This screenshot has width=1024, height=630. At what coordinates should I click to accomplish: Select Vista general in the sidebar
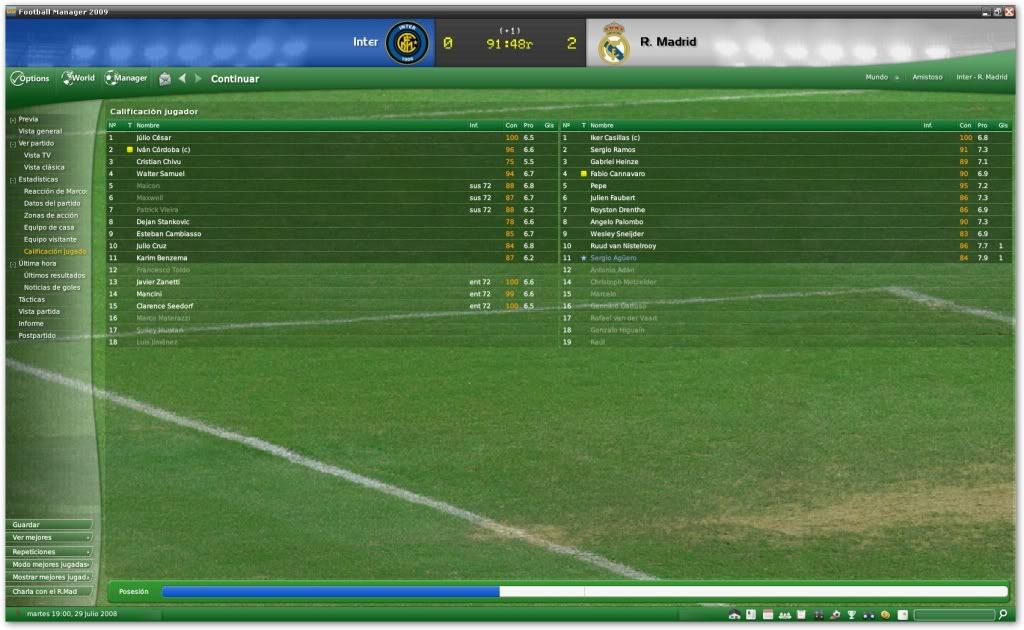(x=40, y=131)
